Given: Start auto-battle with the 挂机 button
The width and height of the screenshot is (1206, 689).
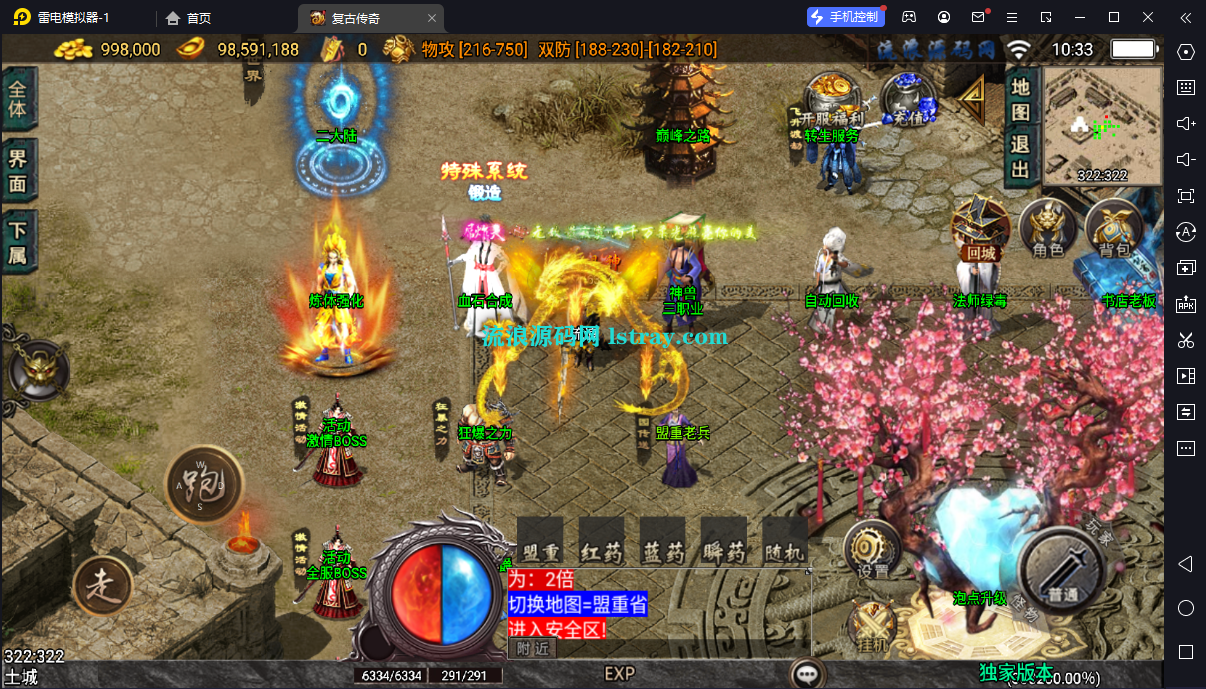Looking at the screenshot, I should pyautogui.click(x=872, y=627).
